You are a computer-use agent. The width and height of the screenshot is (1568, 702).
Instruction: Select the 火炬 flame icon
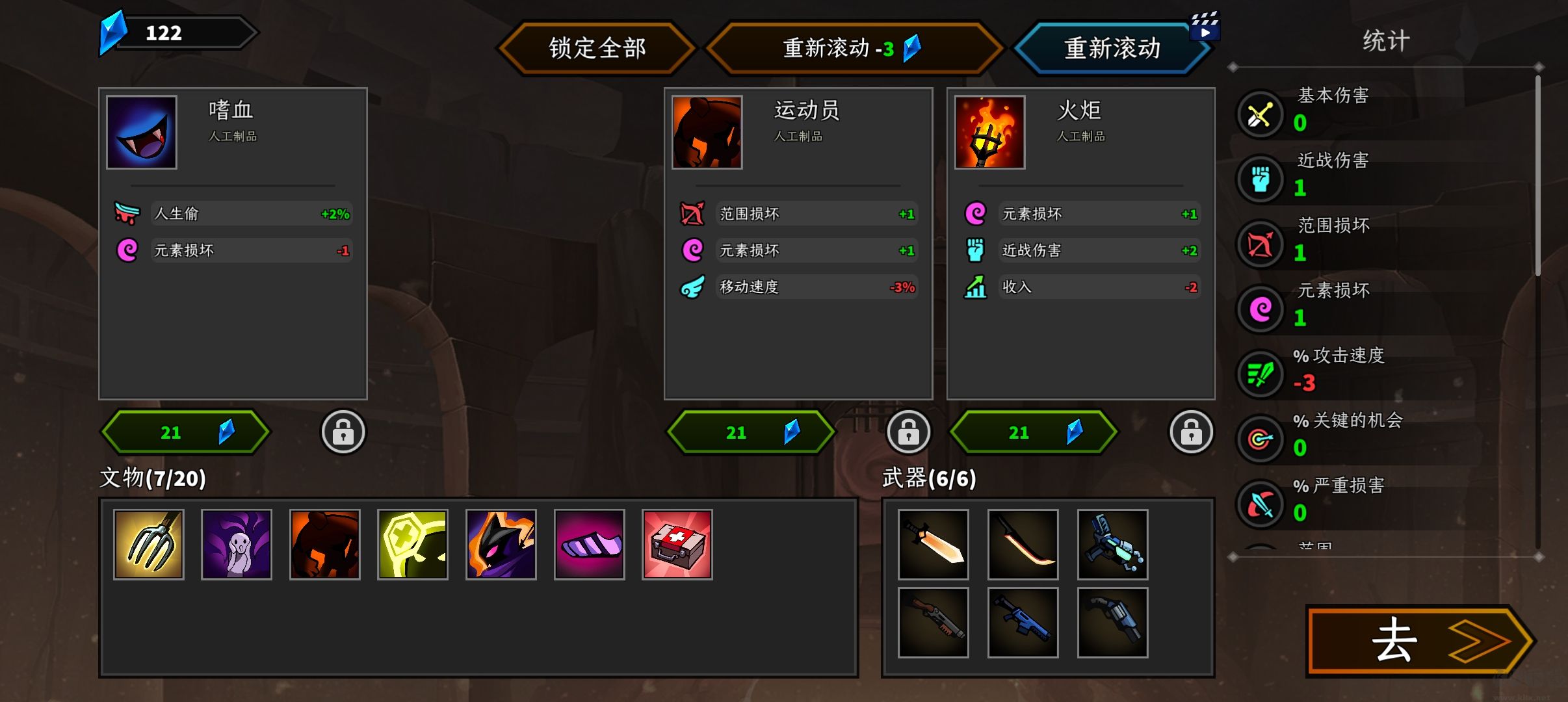[x=989, y=131]
